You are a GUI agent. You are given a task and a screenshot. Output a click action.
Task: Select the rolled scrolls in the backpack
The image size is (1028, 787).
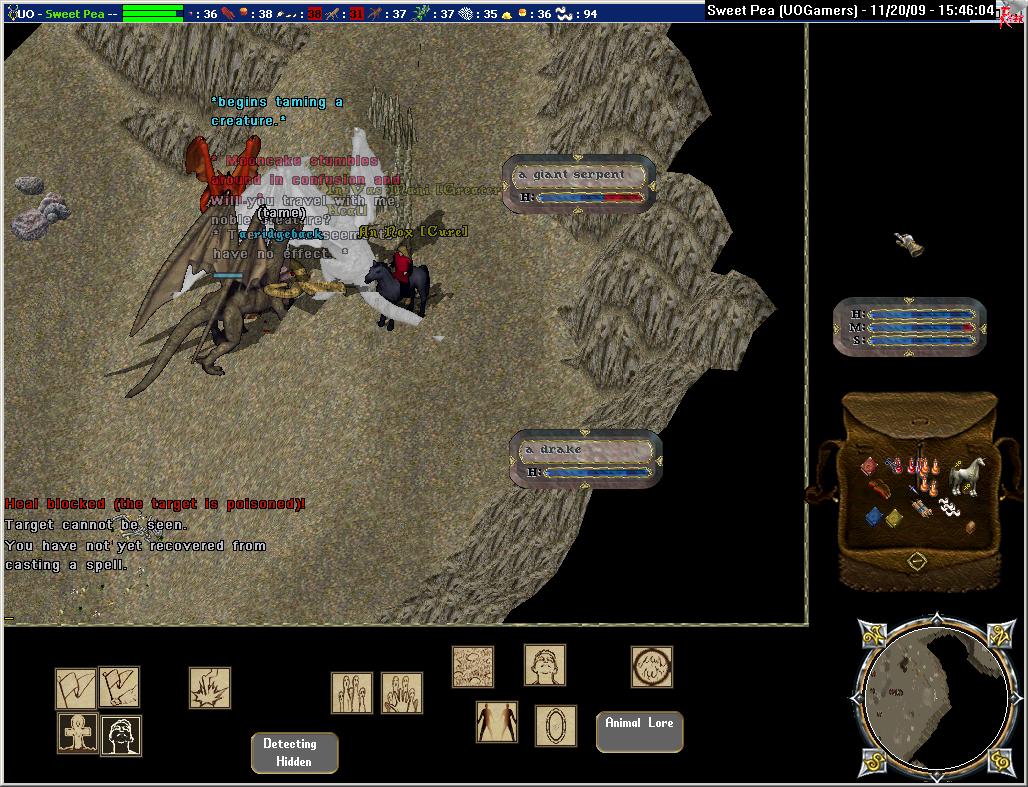coord(922,509)
